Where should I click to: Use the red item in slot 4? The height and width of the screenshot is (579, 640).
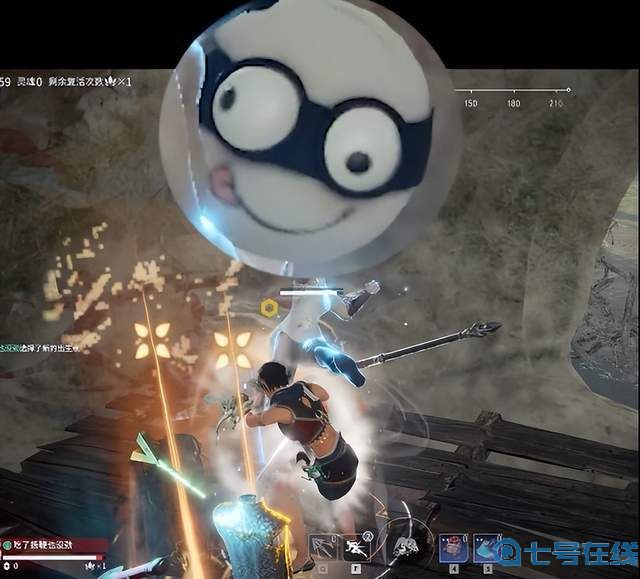point(452,547)
